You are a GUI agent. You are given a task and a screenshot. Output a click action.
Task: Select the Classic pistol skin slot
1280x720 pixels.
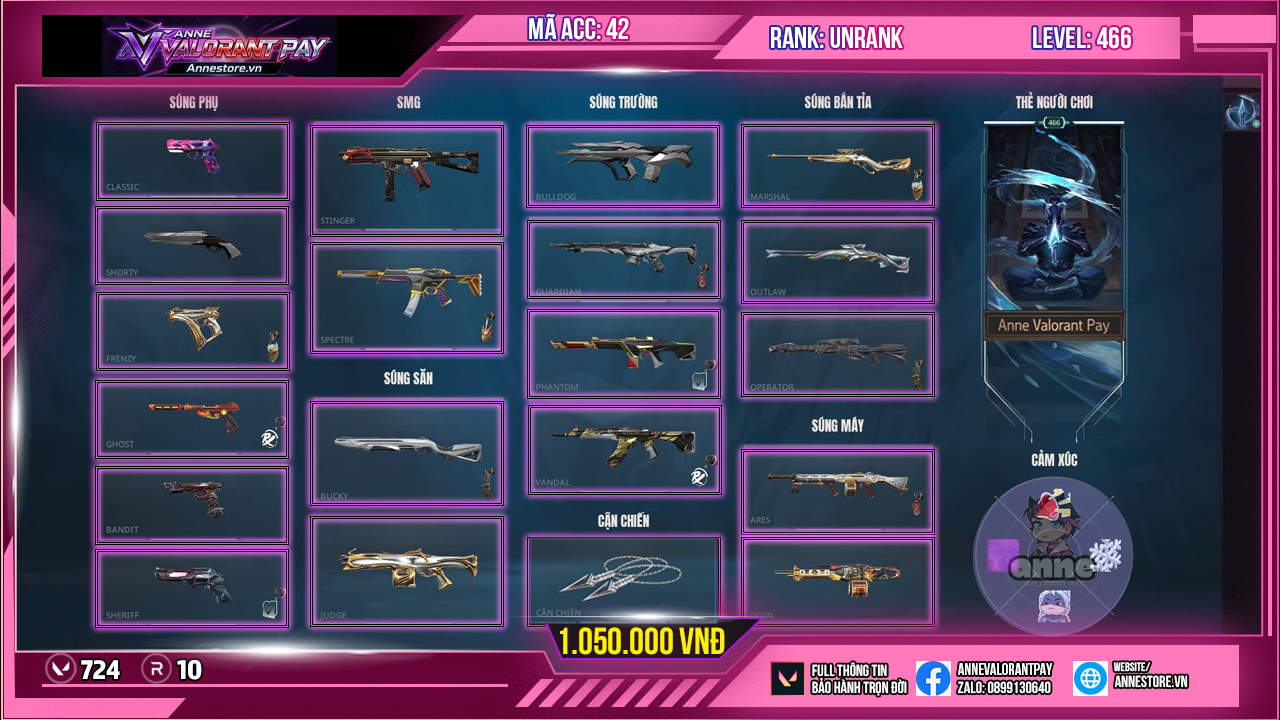click(x=193, y=161)
